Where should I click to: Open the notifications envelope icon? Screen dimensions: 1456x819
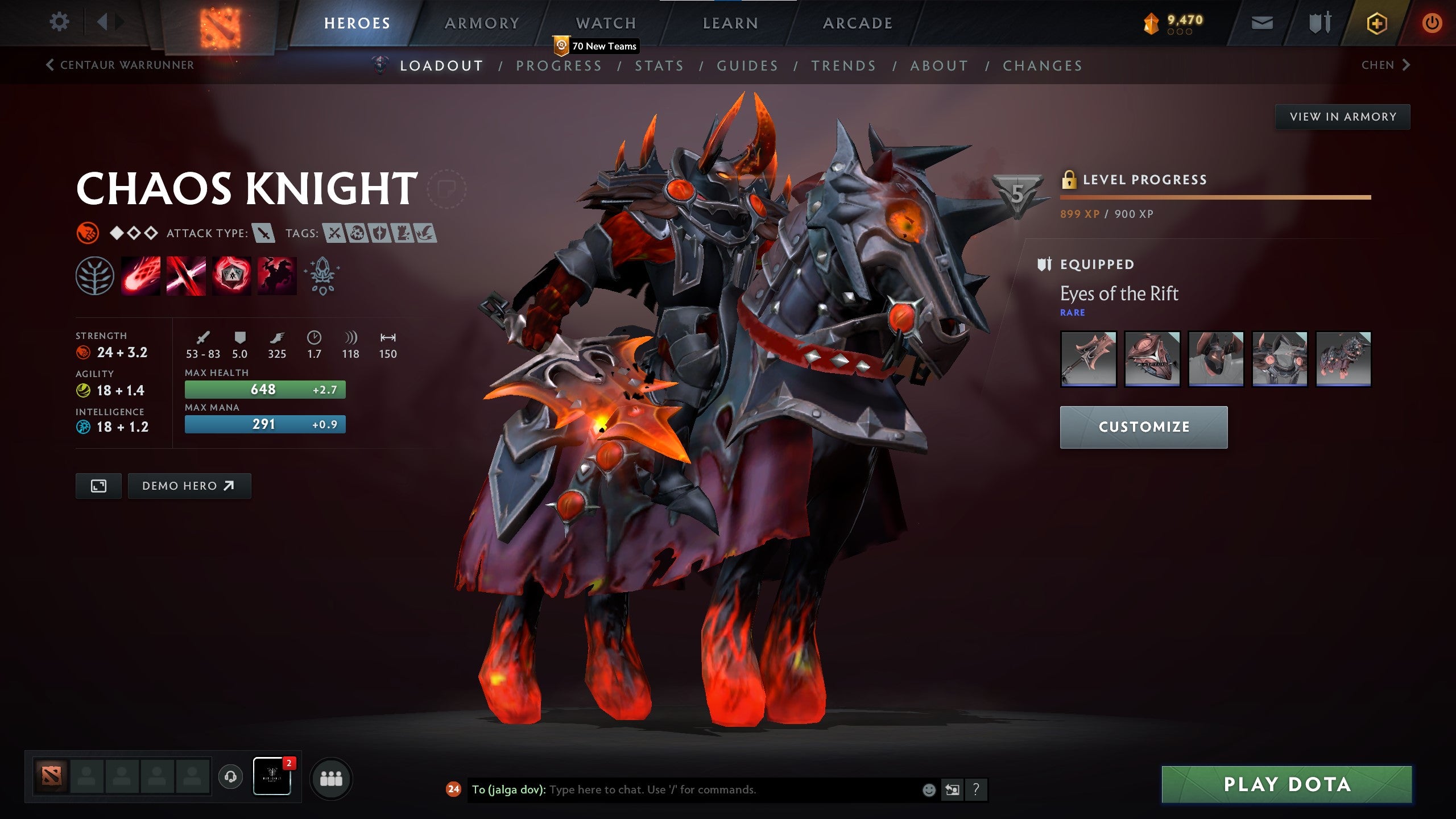coord(1262,23)
